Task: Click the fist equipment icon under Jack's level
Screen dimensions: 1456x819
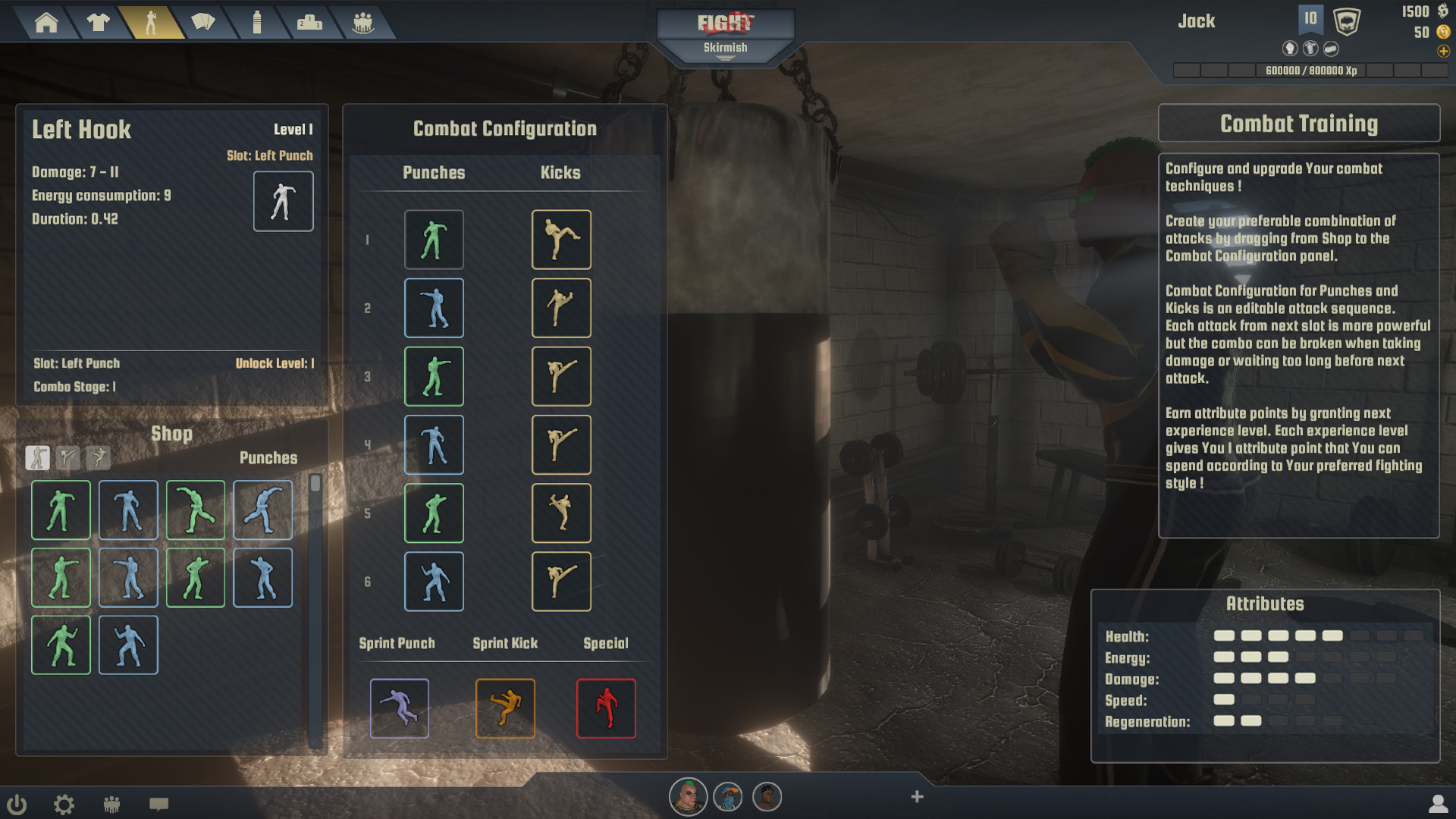Action: 1290,48
